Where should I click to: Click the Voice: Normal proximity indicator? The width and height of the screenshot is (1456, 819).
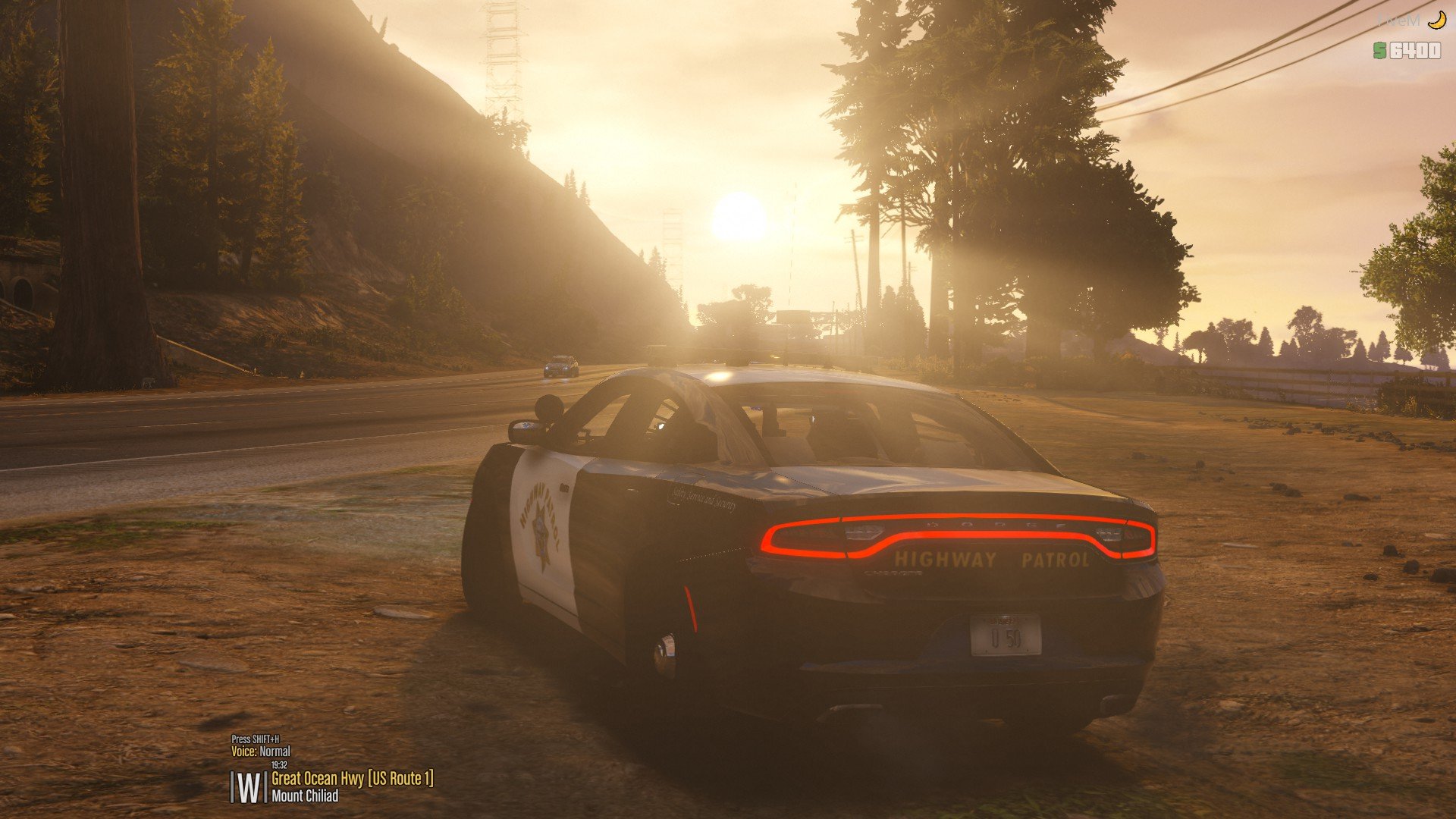click(x=261, y=752)
